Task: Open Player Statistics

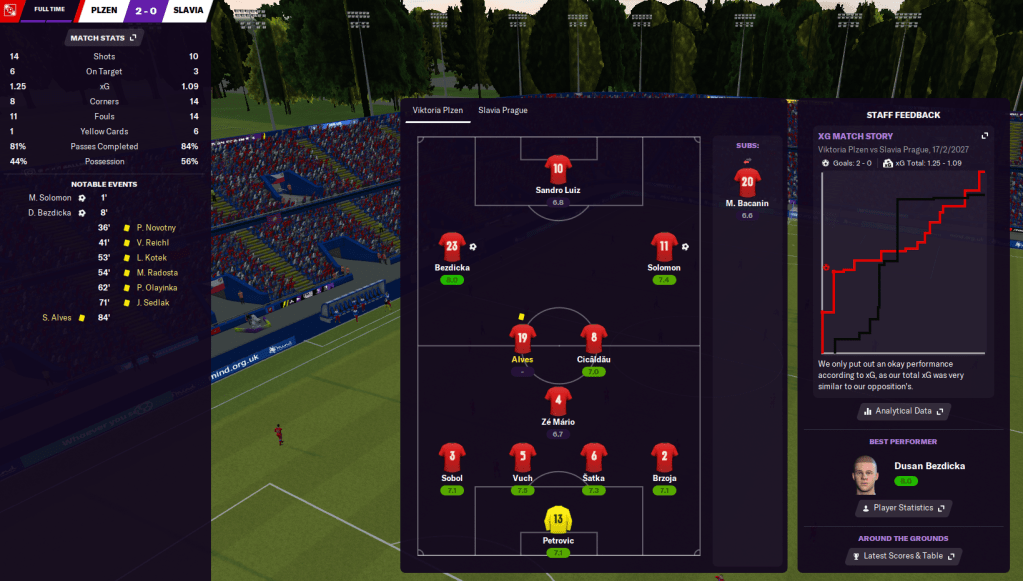Action: 903,508
